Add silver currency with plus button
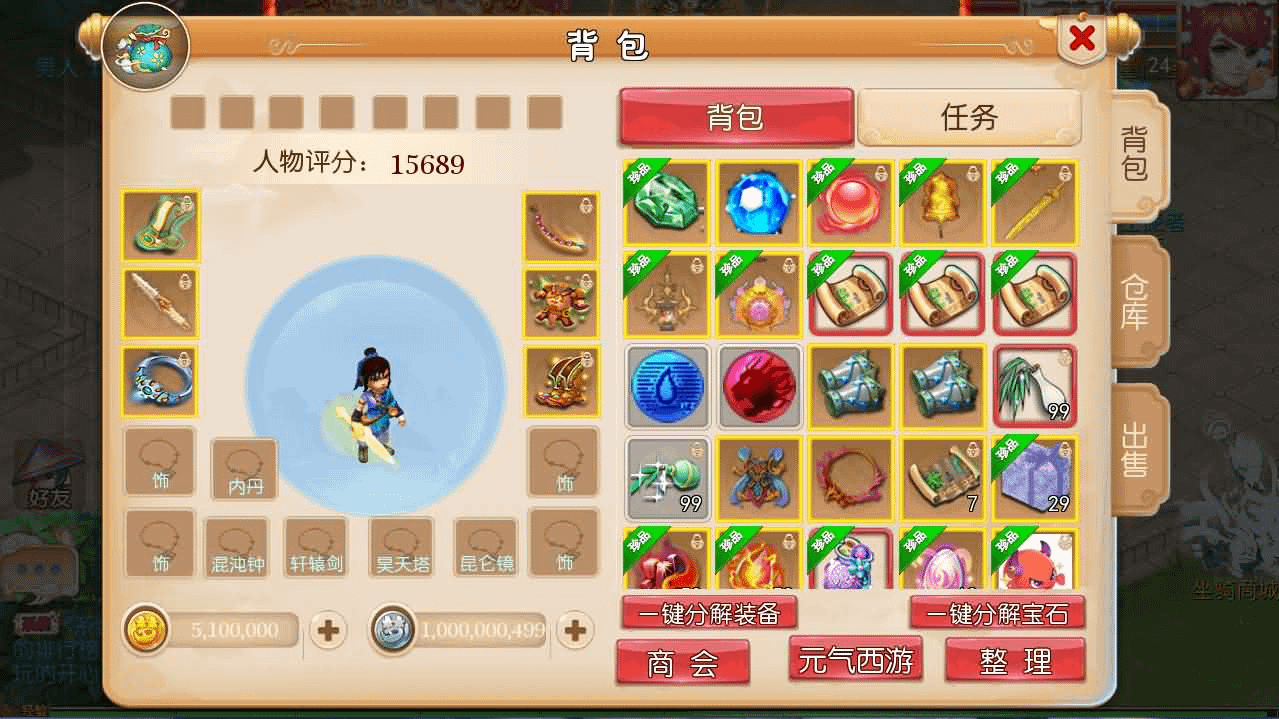This screenshot has width=1279, height=719. (574, 630)
